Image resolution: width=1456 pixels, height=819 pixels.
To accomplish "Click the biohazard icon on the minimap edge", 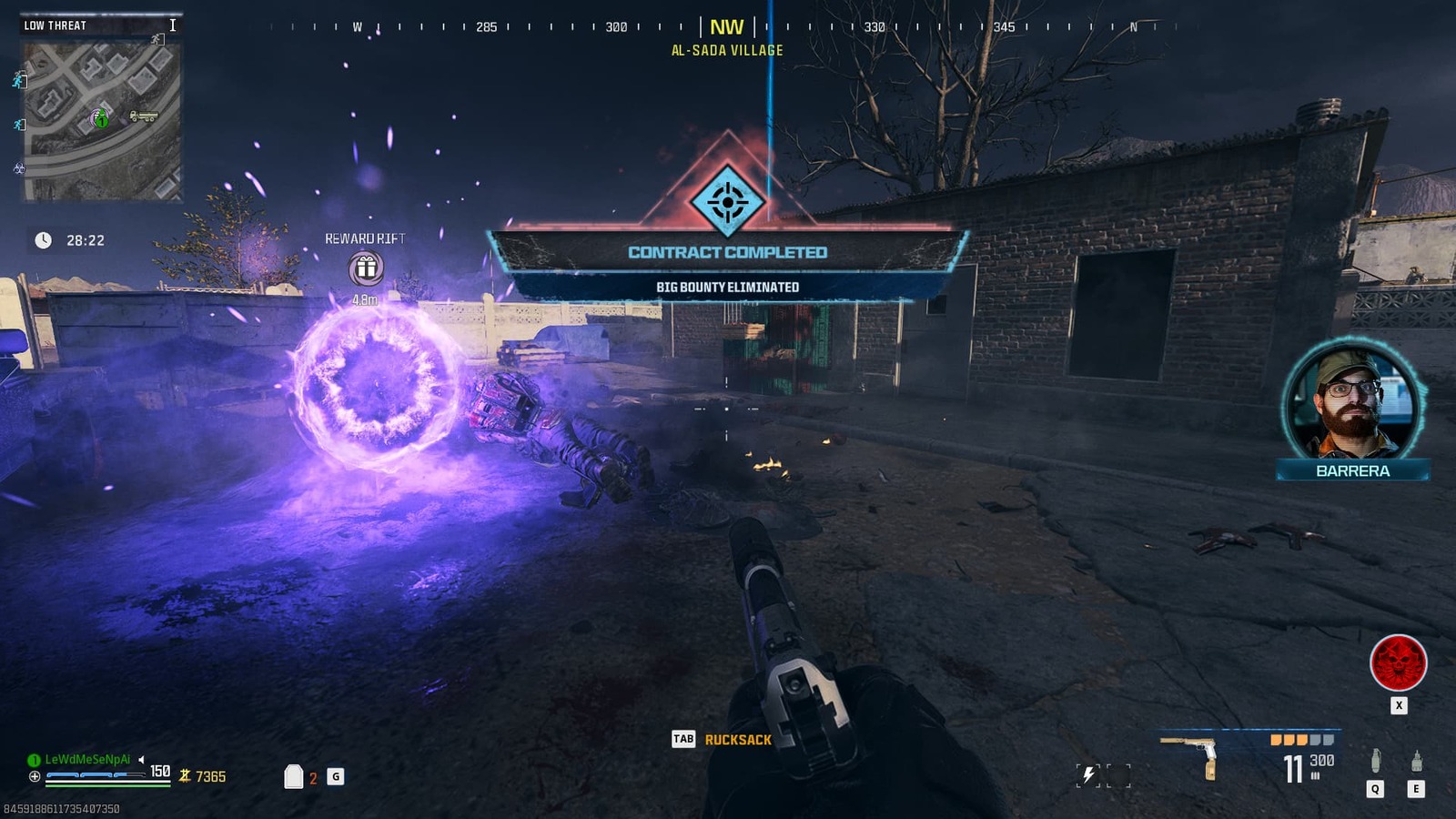I will (x=18, y=169).
